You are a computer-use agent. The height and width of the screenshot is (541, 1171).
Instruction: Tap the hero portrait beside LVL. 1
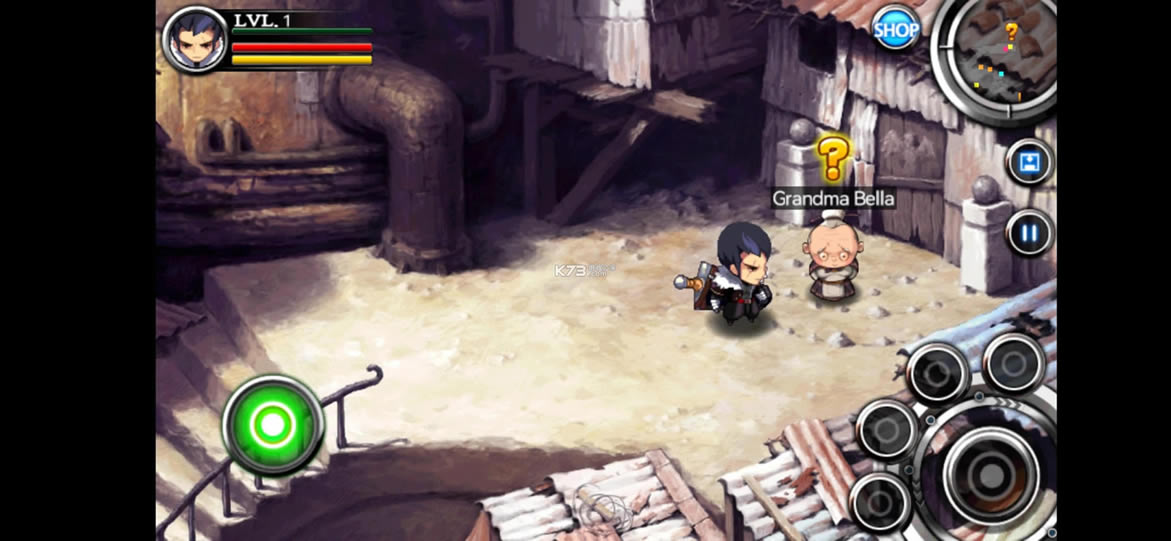click(x=195, y=40)
